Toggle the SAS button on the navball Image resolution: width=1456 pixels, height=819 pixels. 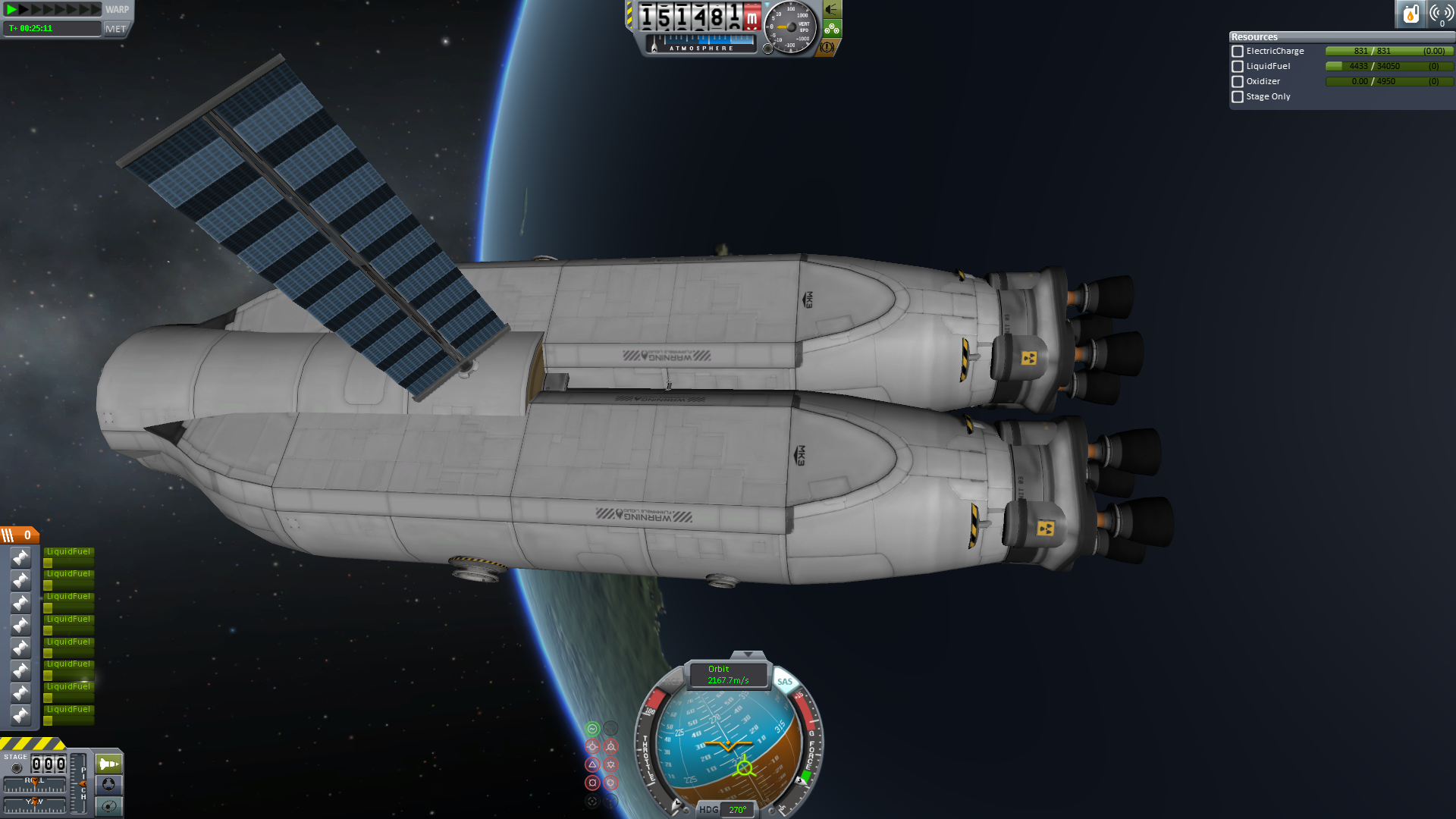pyautogui.click(x=784, y=682)
